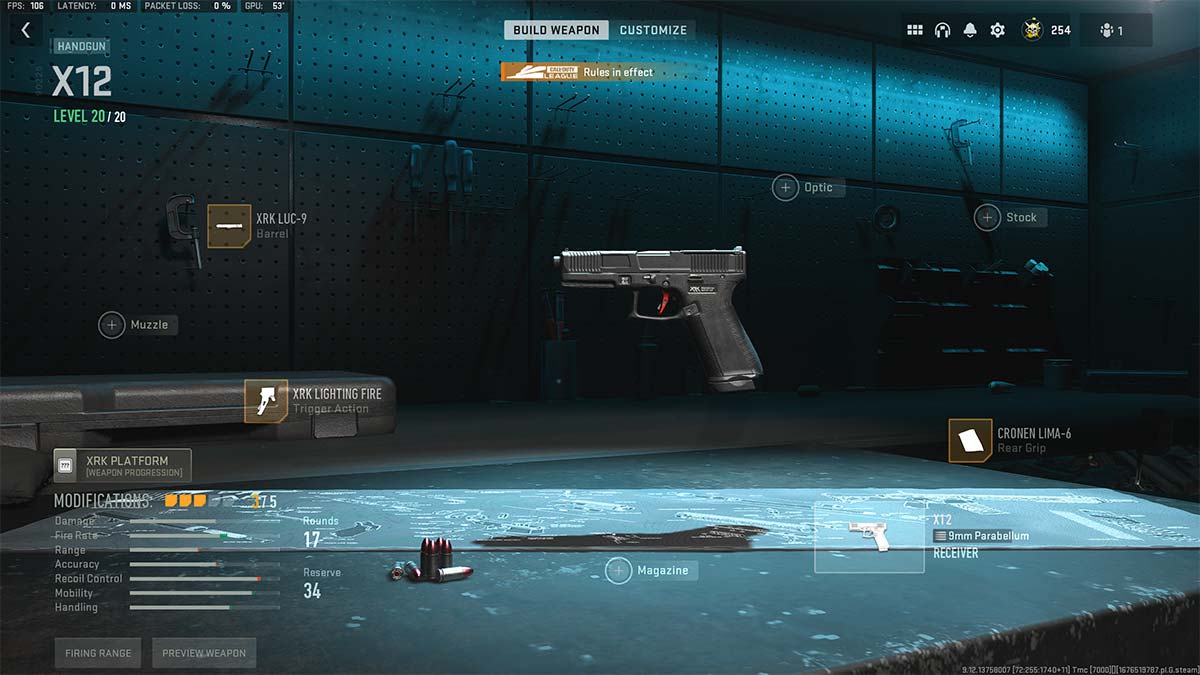Open the party members button
Screen dimensions: 1200x675
(1114, 30)
